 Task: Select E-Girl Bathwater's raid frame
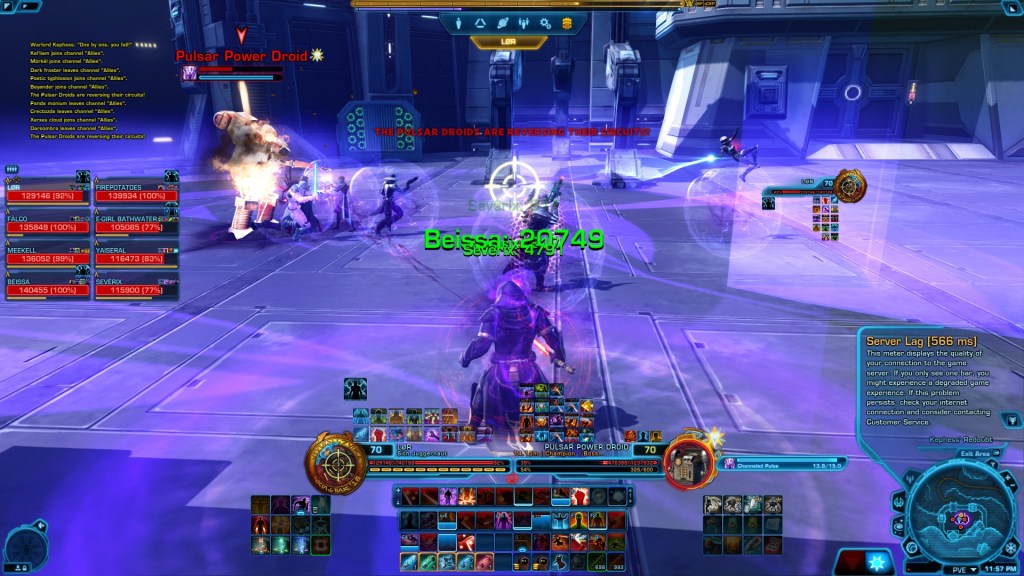pos(135,225)
